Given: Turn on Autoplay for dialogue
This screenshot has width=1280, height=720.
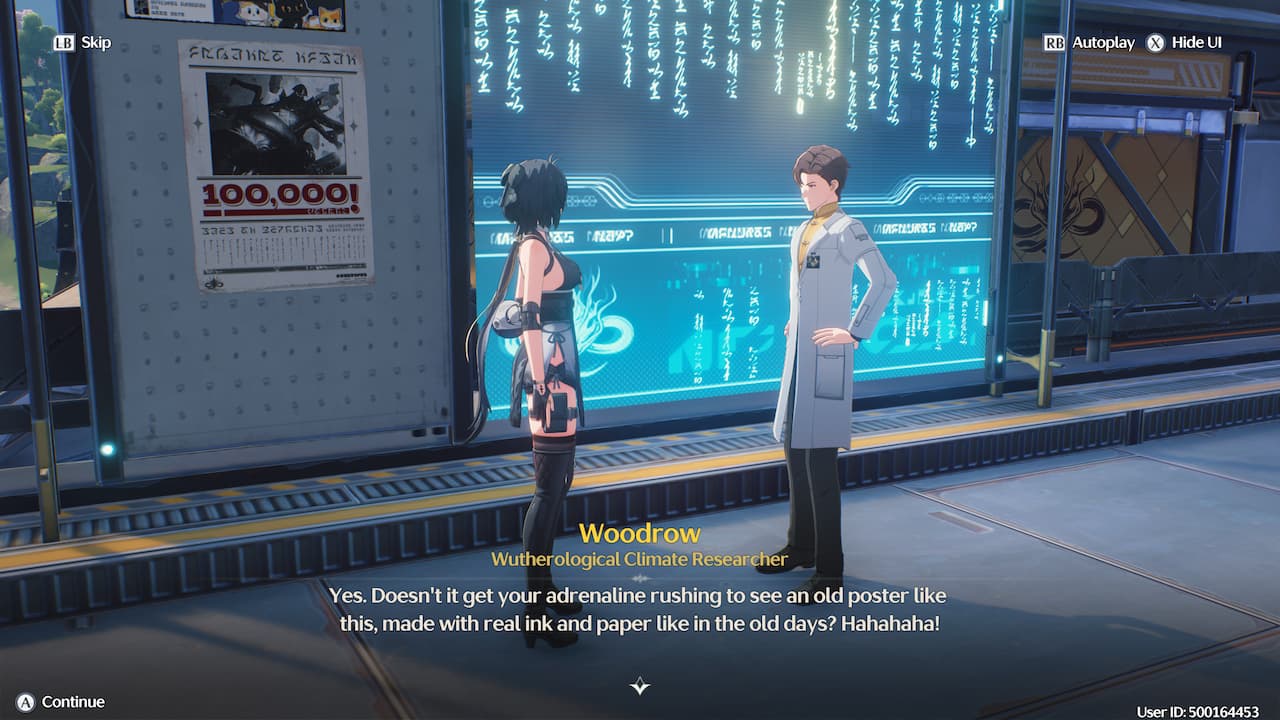Looking at the screenshot, I should (x=1090, y=43).
